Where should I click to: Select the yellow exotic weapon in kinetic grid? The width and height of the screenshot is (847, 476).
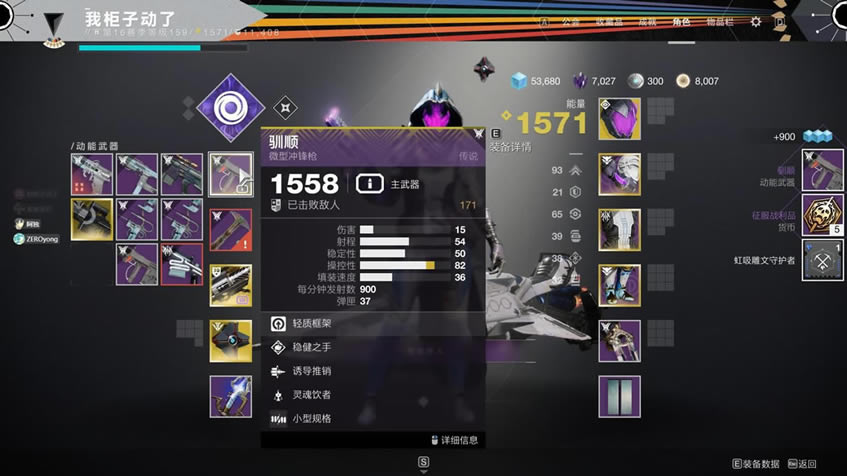92,219
